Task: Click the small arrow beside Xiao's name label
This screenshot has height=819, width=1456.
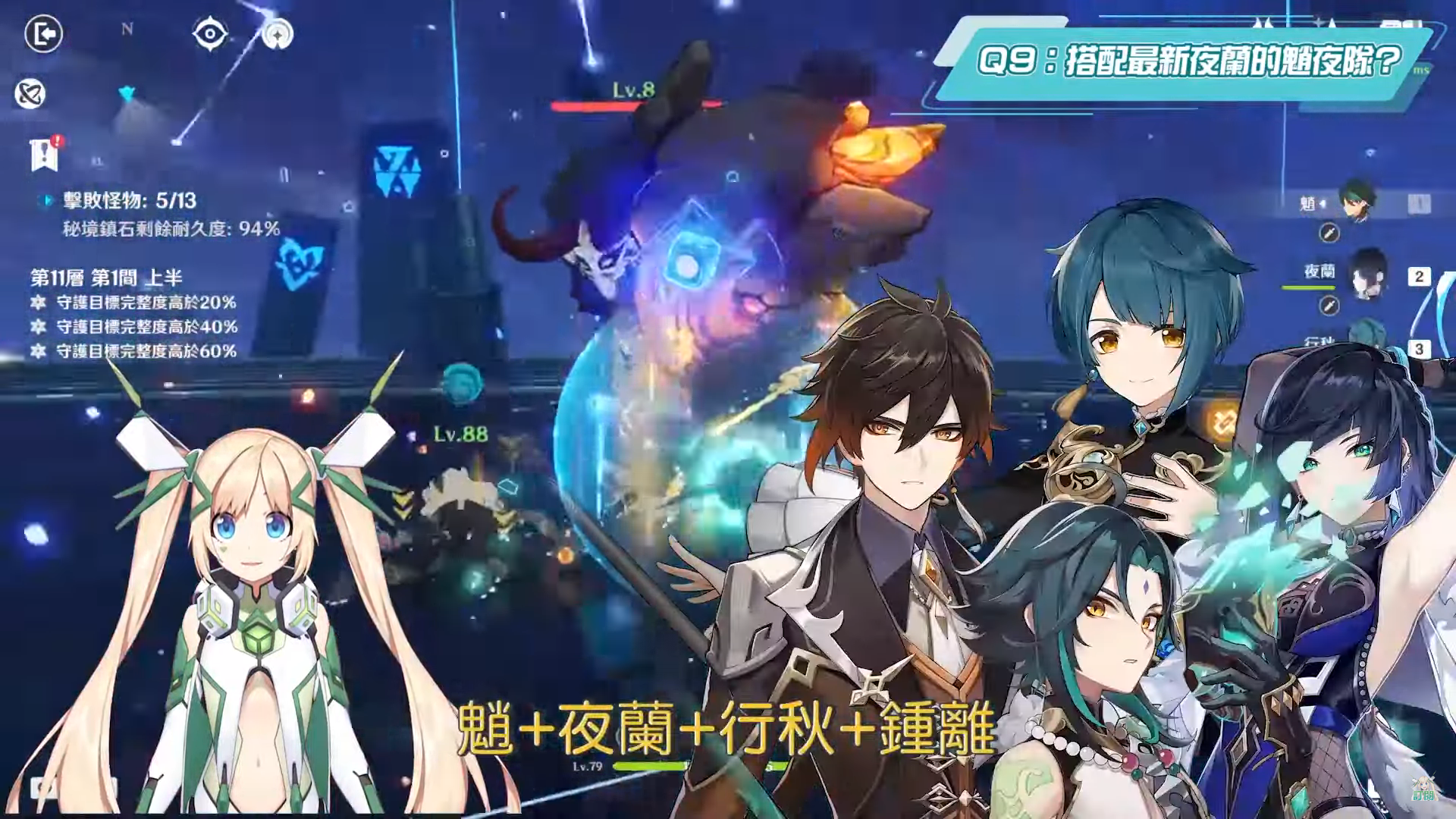Action: point(1324,204)
